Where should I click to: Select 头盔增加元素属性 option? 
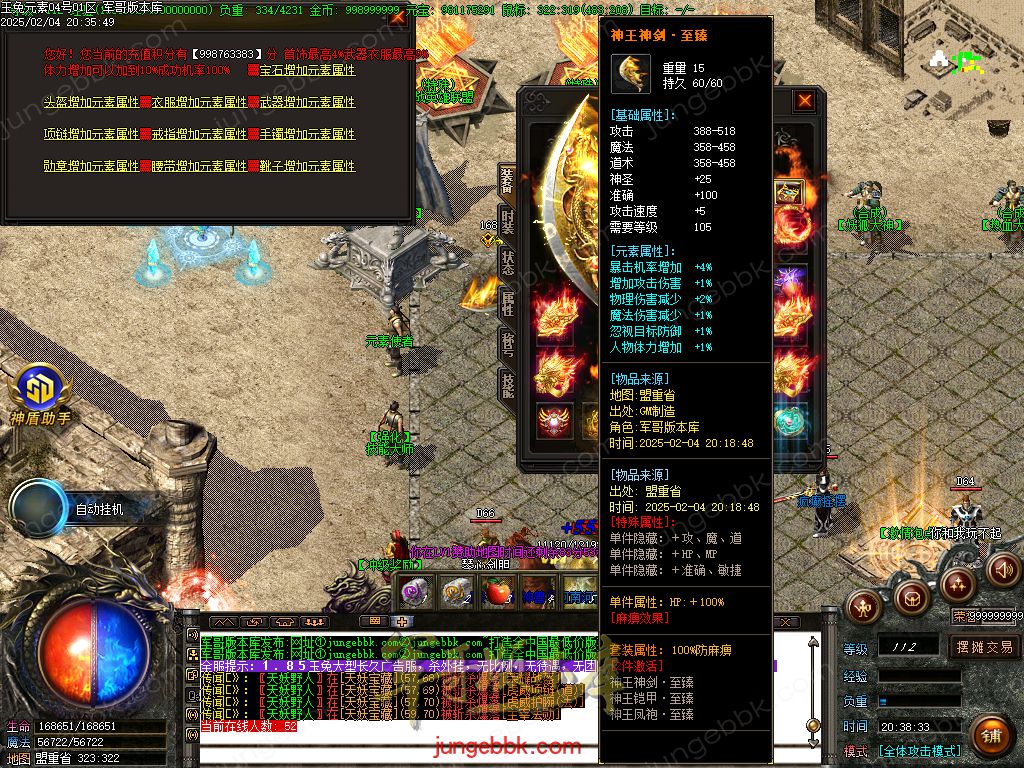91,102
